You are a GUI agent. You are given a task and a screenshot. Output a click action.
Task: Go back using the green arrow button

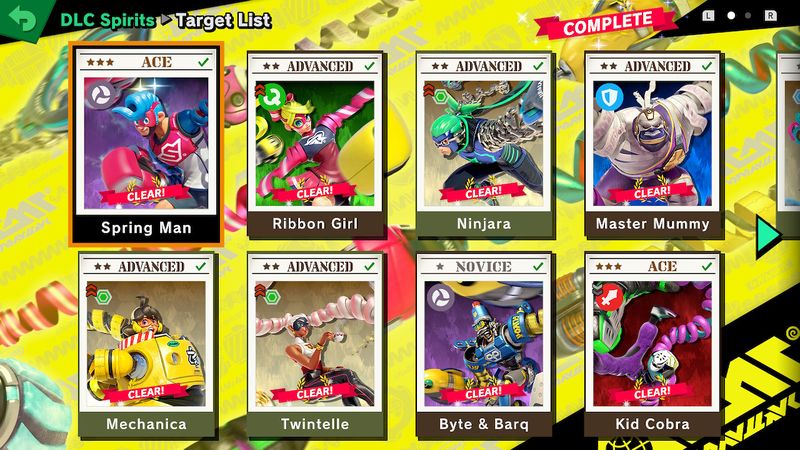pyautogui.click(x=20, y=19)
